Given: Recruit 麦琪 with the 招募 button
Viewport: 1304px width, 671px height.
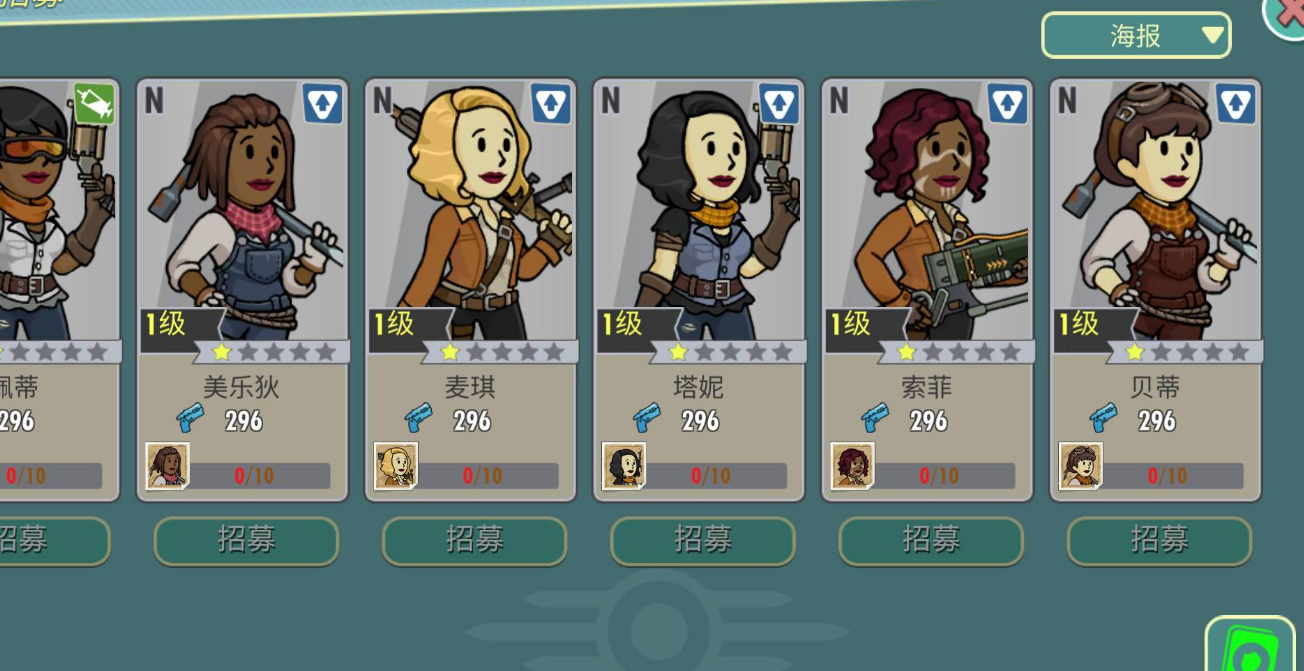Looking at the screenshot, I should [474, 541].
